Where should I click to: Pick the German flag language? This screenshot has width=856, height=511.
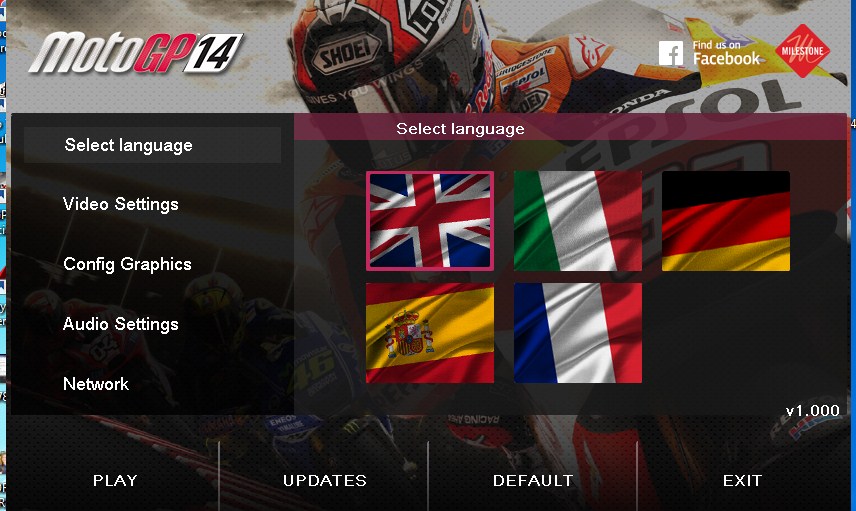point(725,221)
